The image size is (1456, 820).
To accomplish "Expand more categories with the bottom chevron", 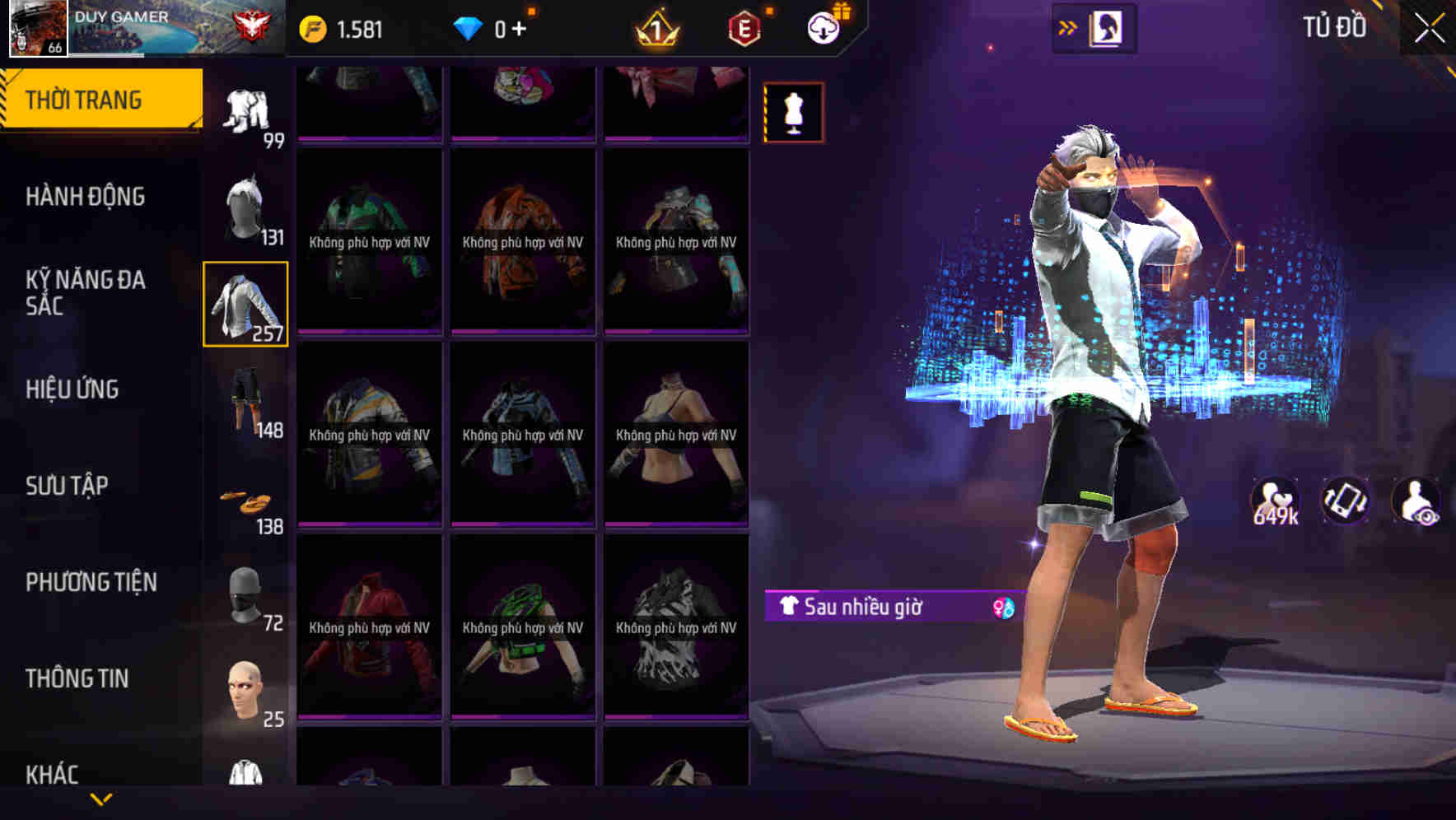I will coord(102,800).
